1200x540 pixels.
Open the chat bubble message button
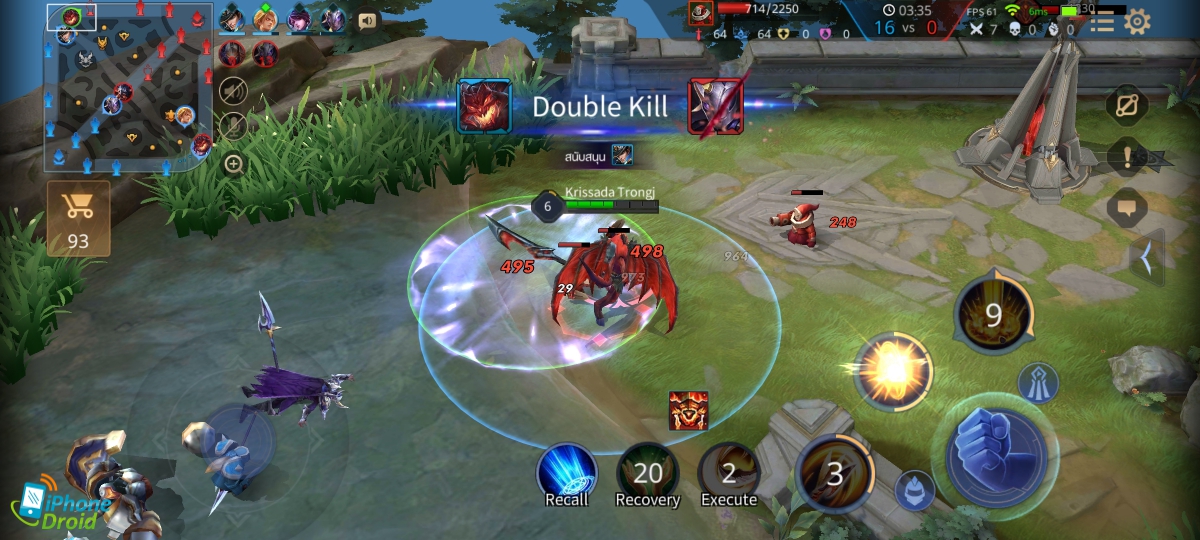coord(1127,208)
